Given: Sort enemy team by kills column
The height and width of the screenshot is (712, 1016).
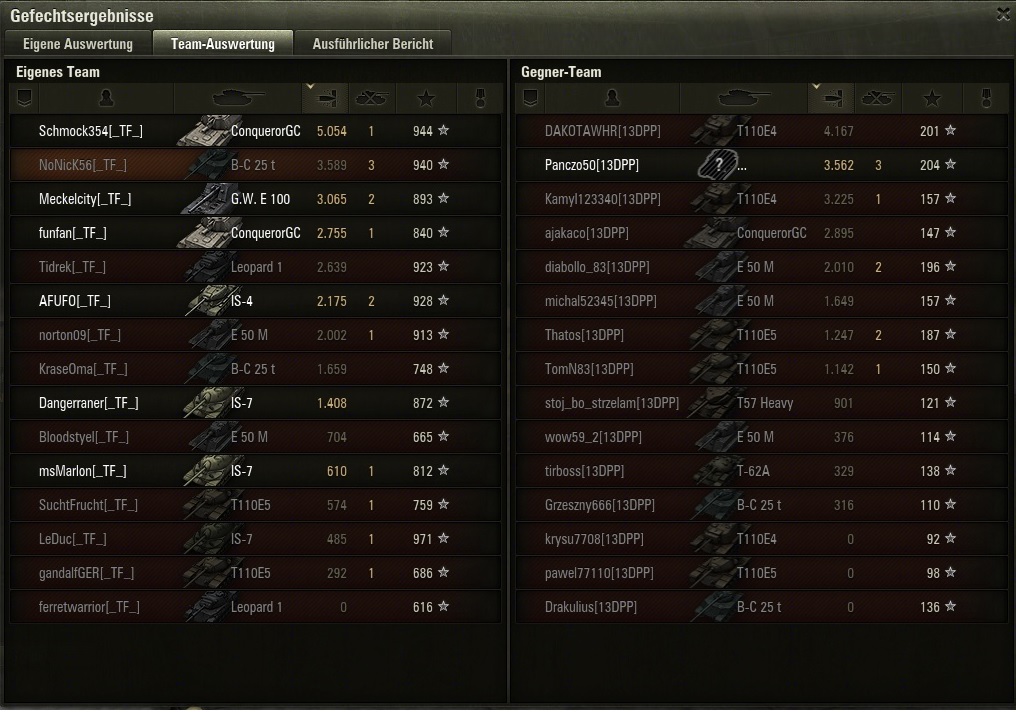Looking at the screenshot, I should point(878,98).
